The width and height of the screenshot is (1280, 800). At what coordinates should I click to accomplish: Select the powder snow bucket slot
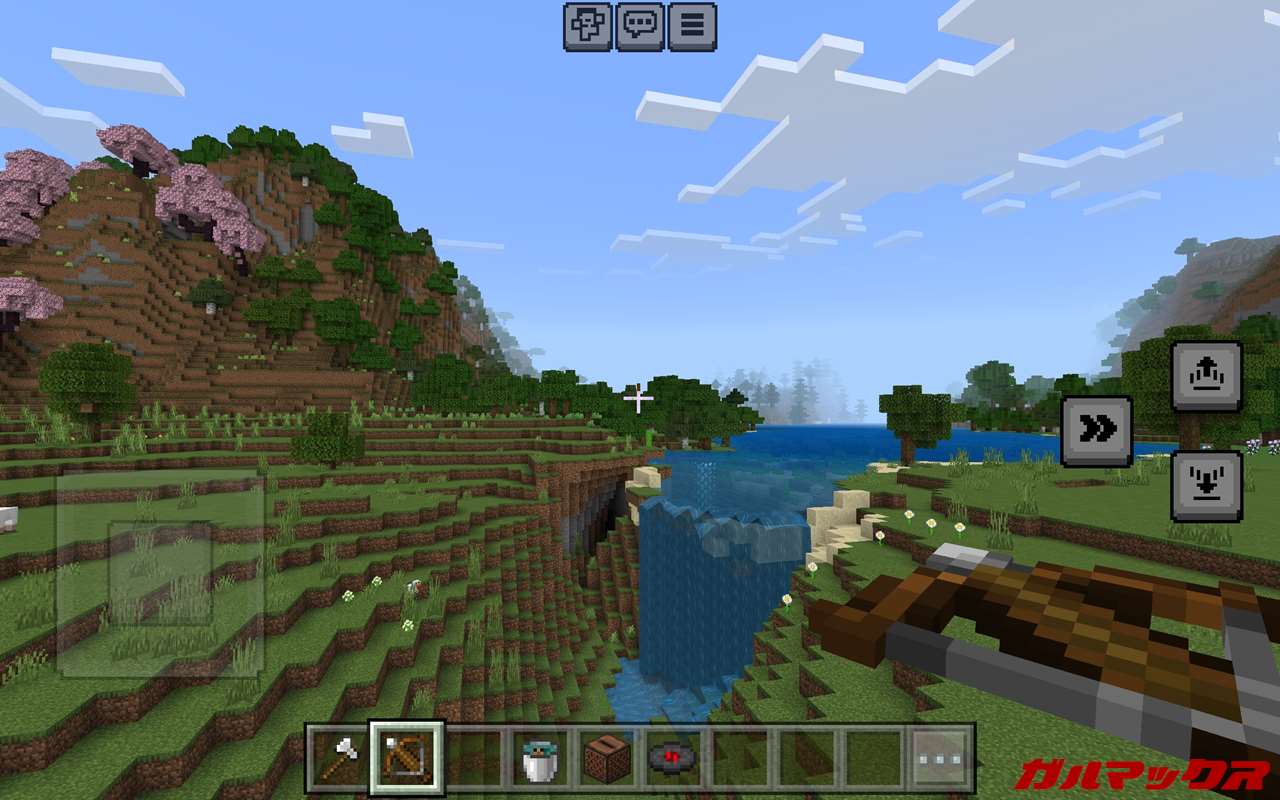tap(540, 759)
